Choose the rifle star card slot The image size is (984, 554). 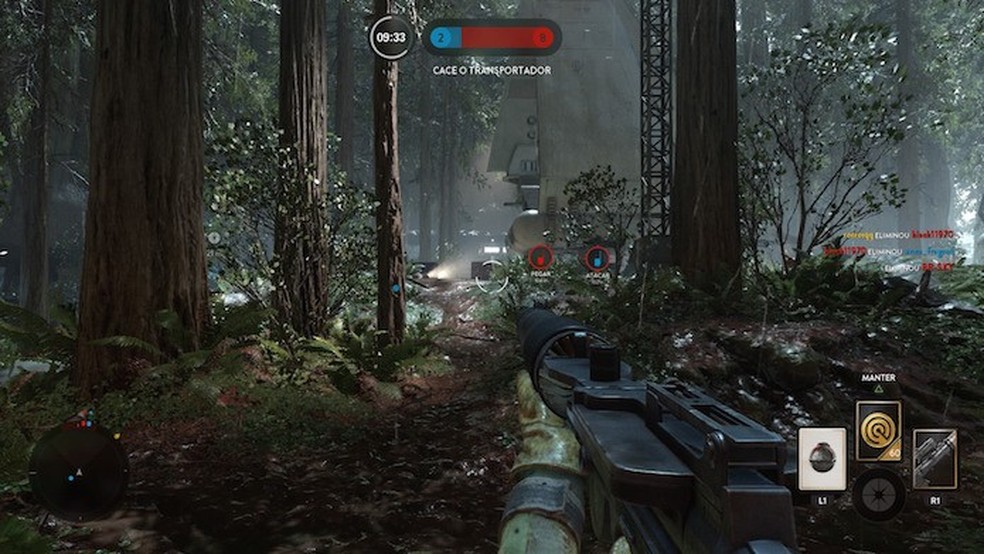click(935, 459)
